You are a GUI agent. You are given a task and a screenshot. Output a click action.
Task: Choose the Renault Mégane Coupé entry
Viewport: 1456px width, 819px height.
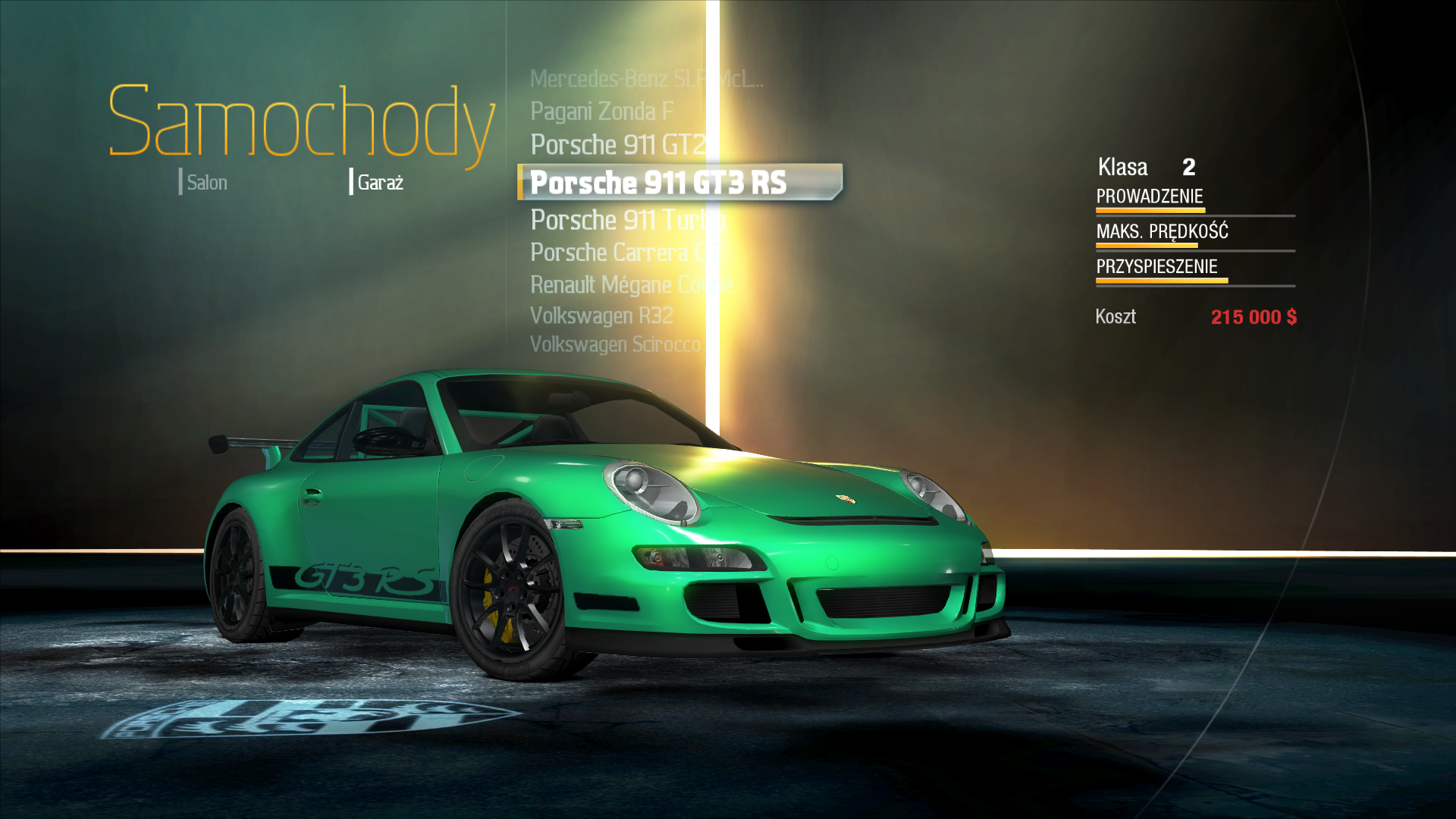point(631,285)
